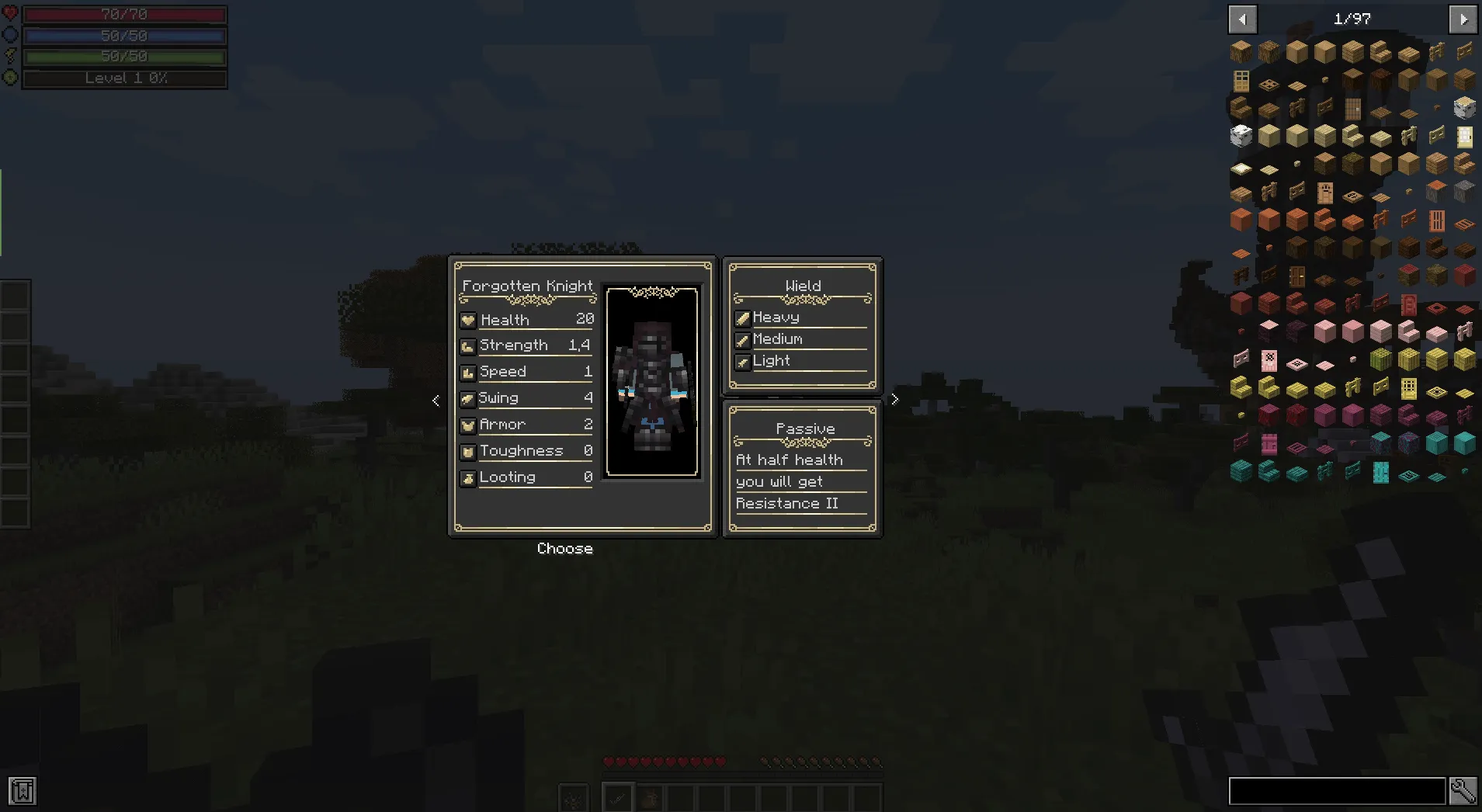The height and width of the screenshot is (812, 1482).
Task: Disable the Light wield option
Action: 743,362
